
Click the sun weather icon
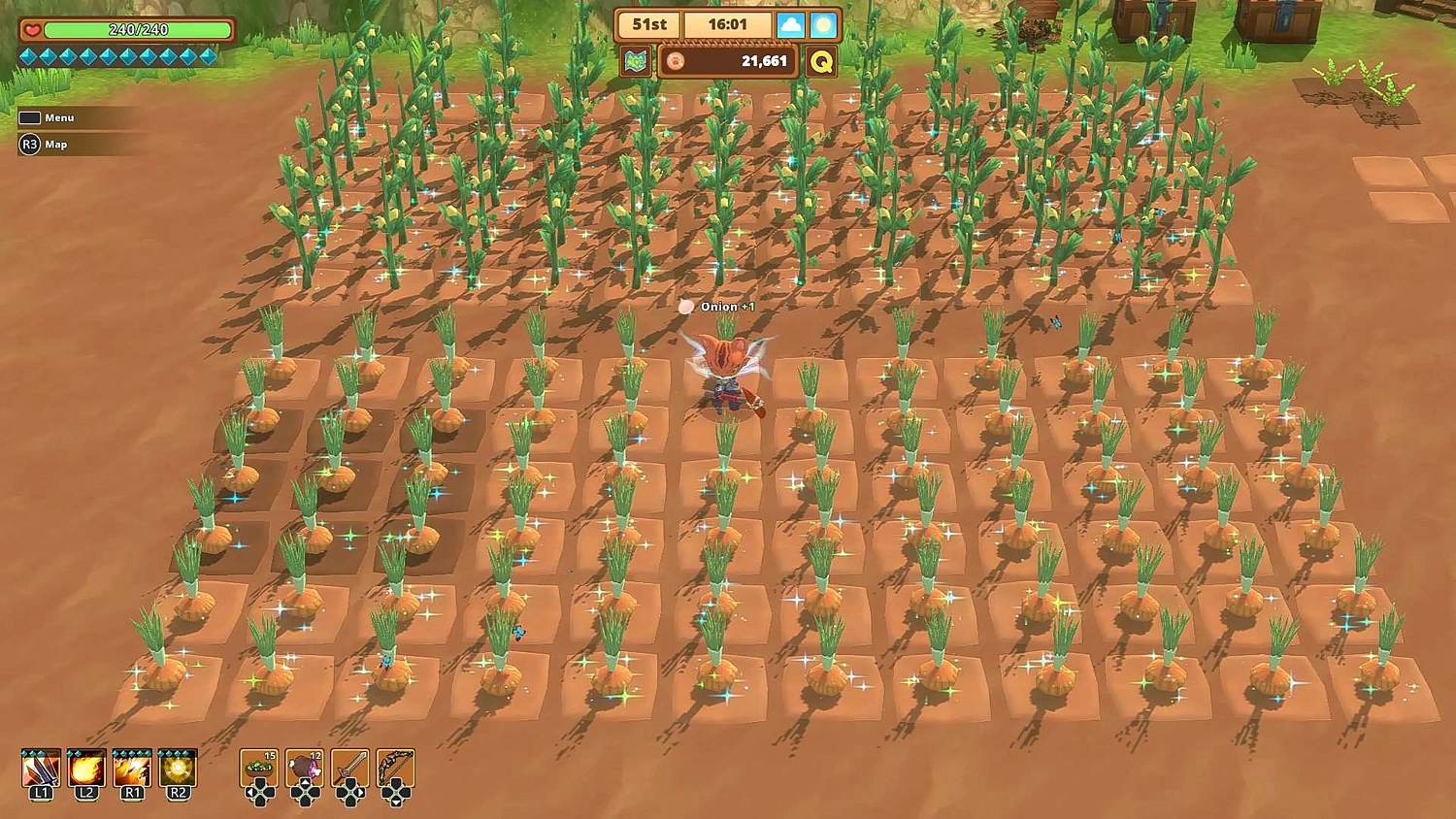823,25
